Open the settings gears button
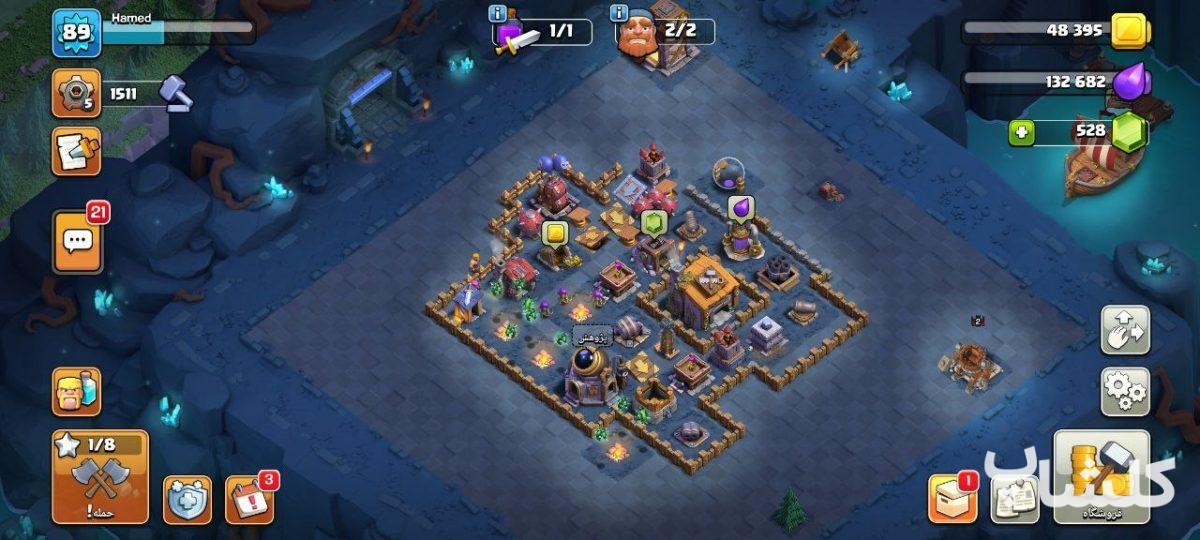1200x540 pixels. click(1125, 391)
